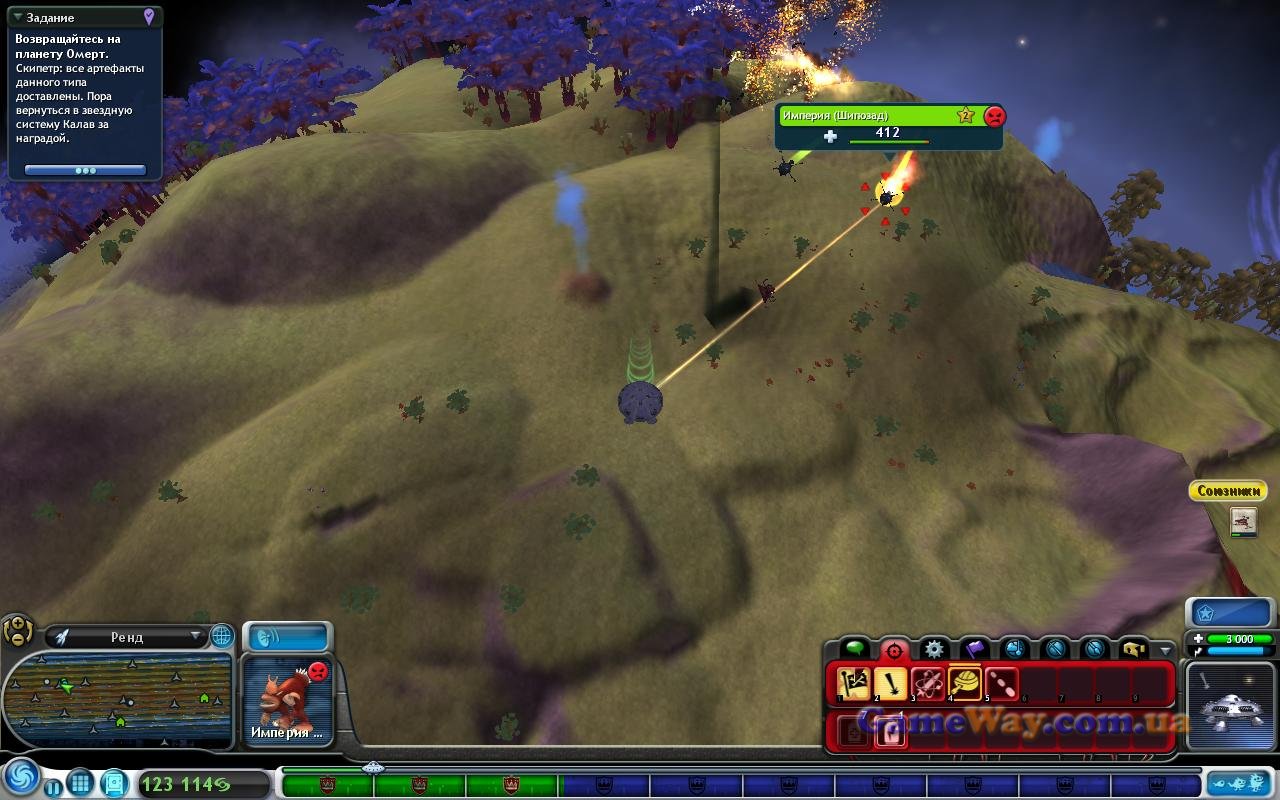Pause the game
Viewport: 1280px width, 800px height.
point(52,786)
